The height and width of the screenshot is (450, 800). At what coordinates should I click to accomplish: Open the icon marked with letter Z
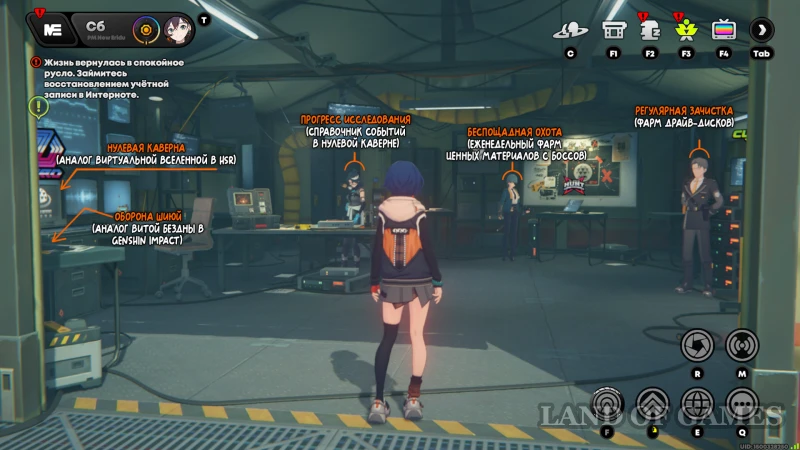click(x=649, y=30)
